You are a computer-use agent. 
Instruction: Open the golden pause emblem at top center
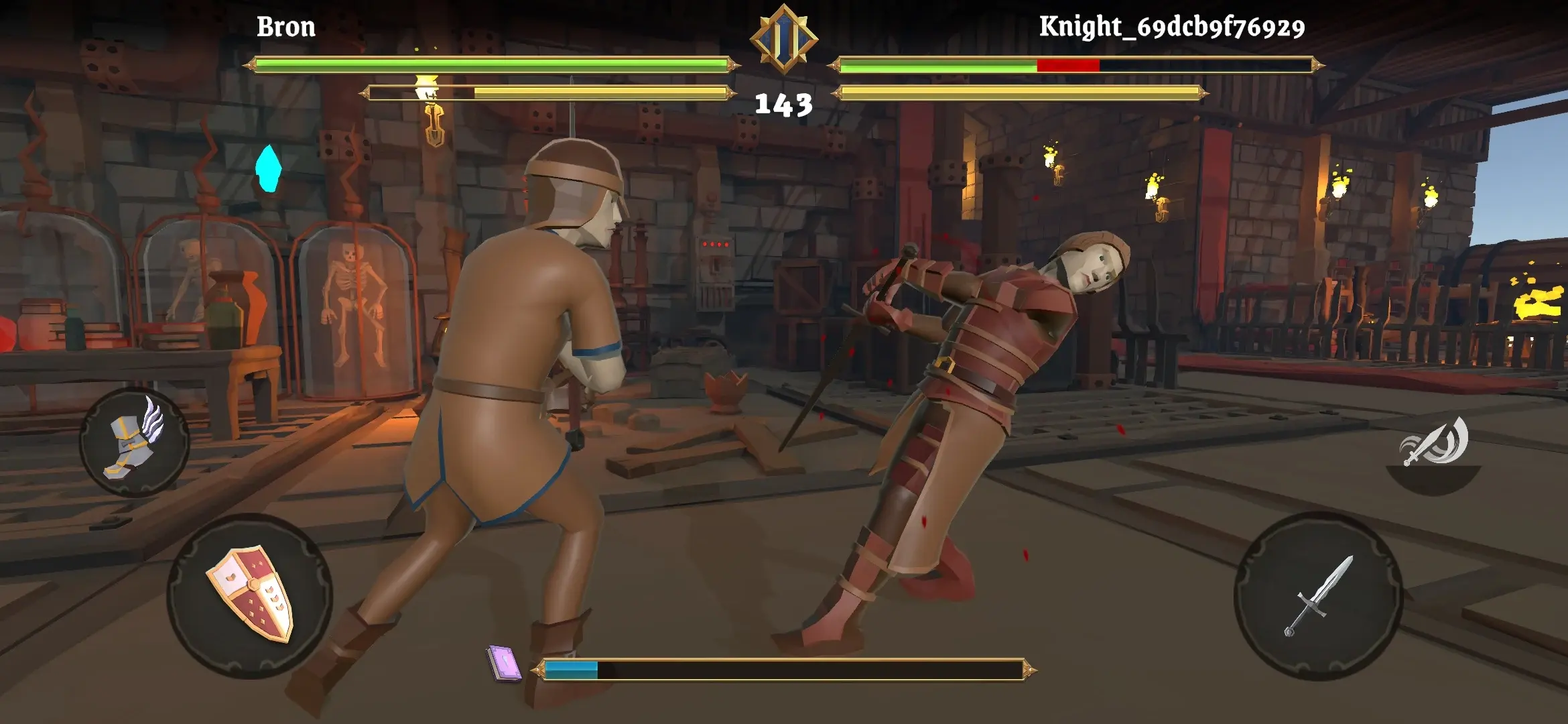(x=783, y=42)
